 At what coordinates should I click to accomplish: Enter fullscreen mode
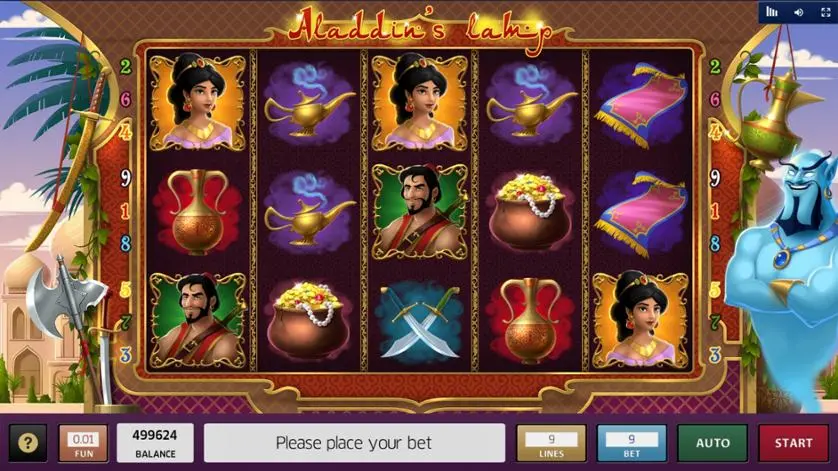823,12
